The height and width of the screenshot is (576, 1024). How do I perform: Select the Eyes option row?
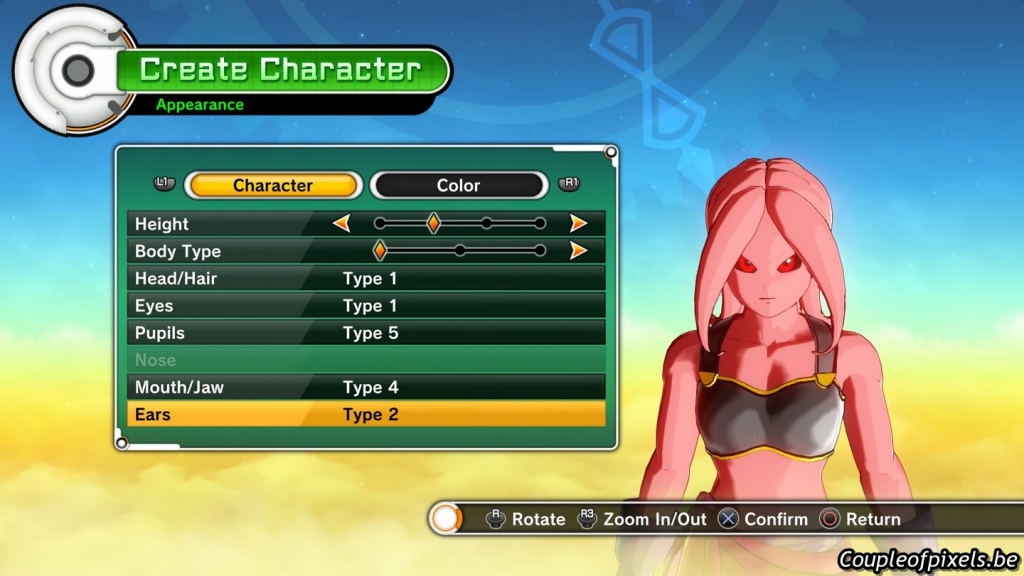point(366,306)
